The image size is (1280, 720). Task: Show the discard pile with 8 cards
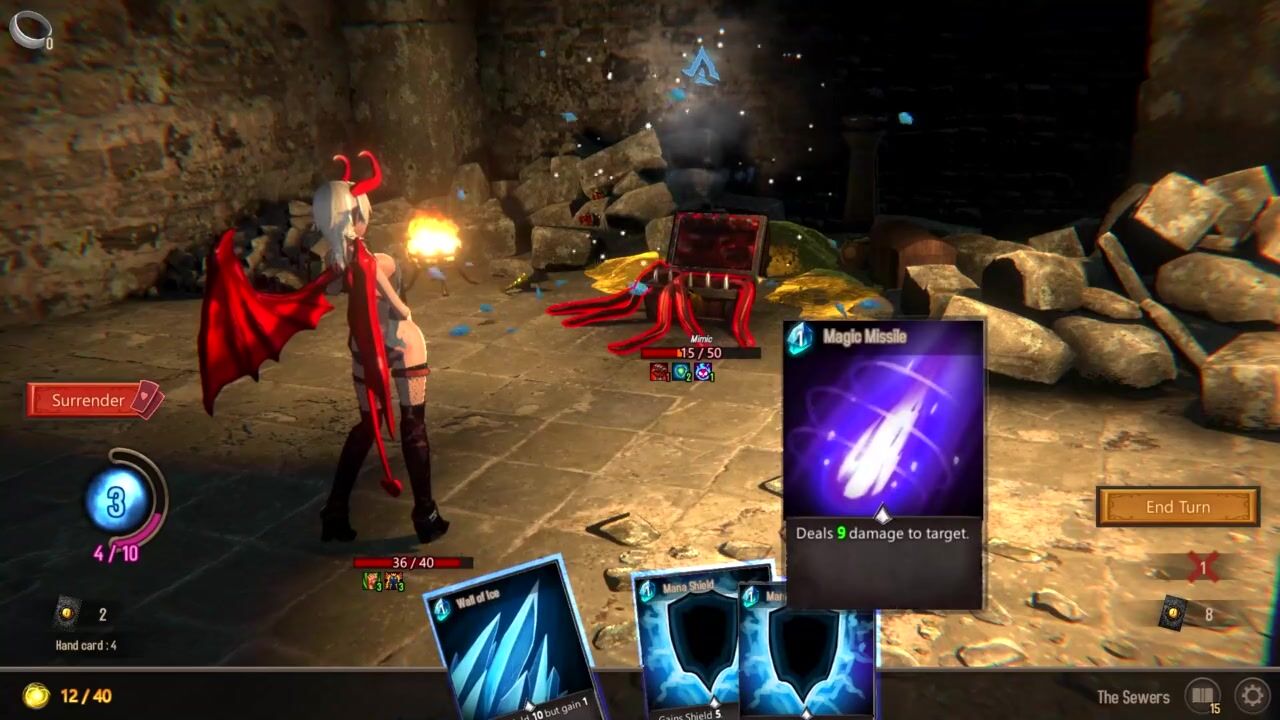click(x=1174, y=613)
